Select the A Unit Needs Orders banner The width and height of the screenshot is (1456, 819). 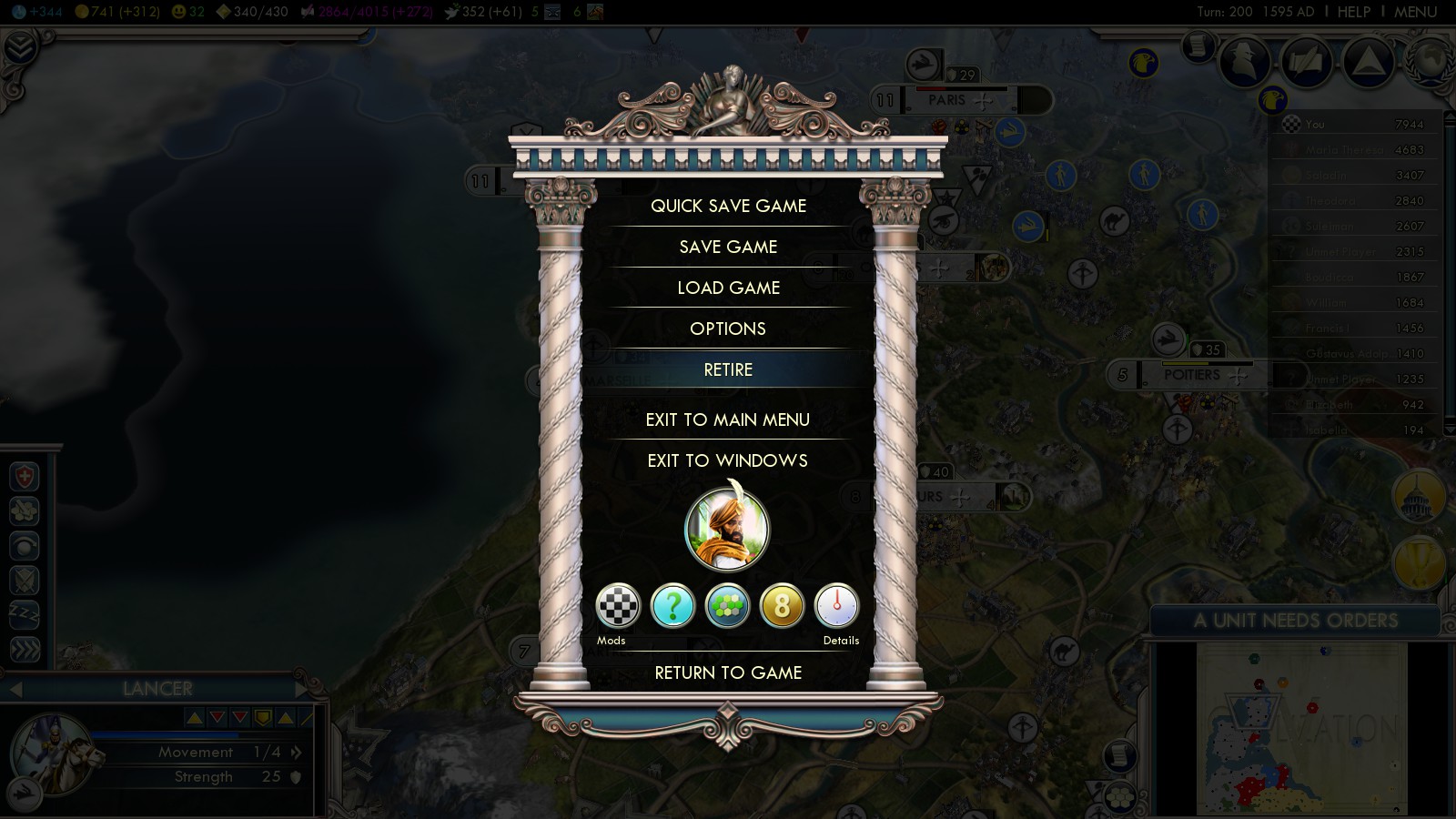(1295, 621)
